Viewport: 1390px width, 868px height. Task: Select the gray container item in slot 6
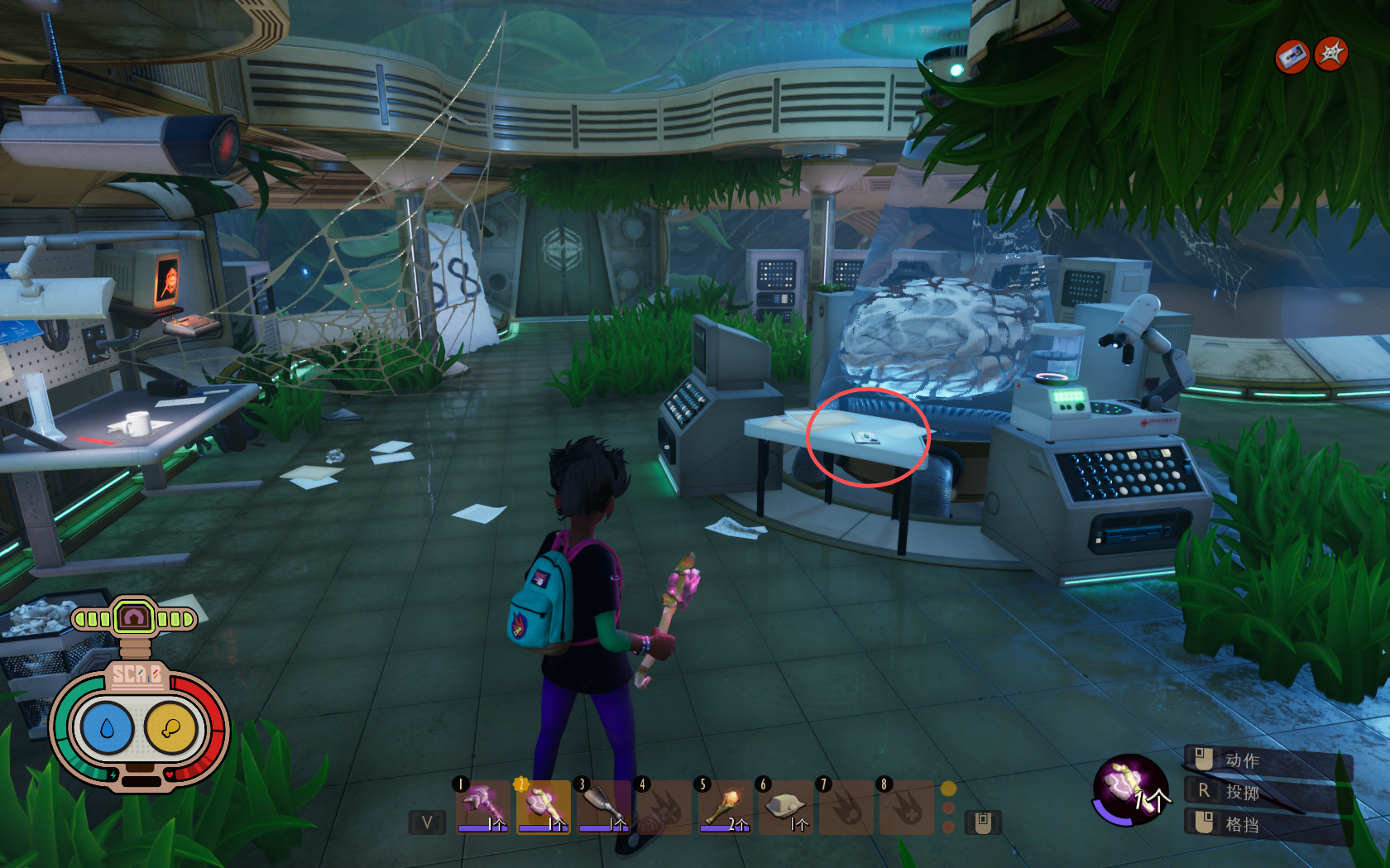pyautogui.click(x=785, y=806)
